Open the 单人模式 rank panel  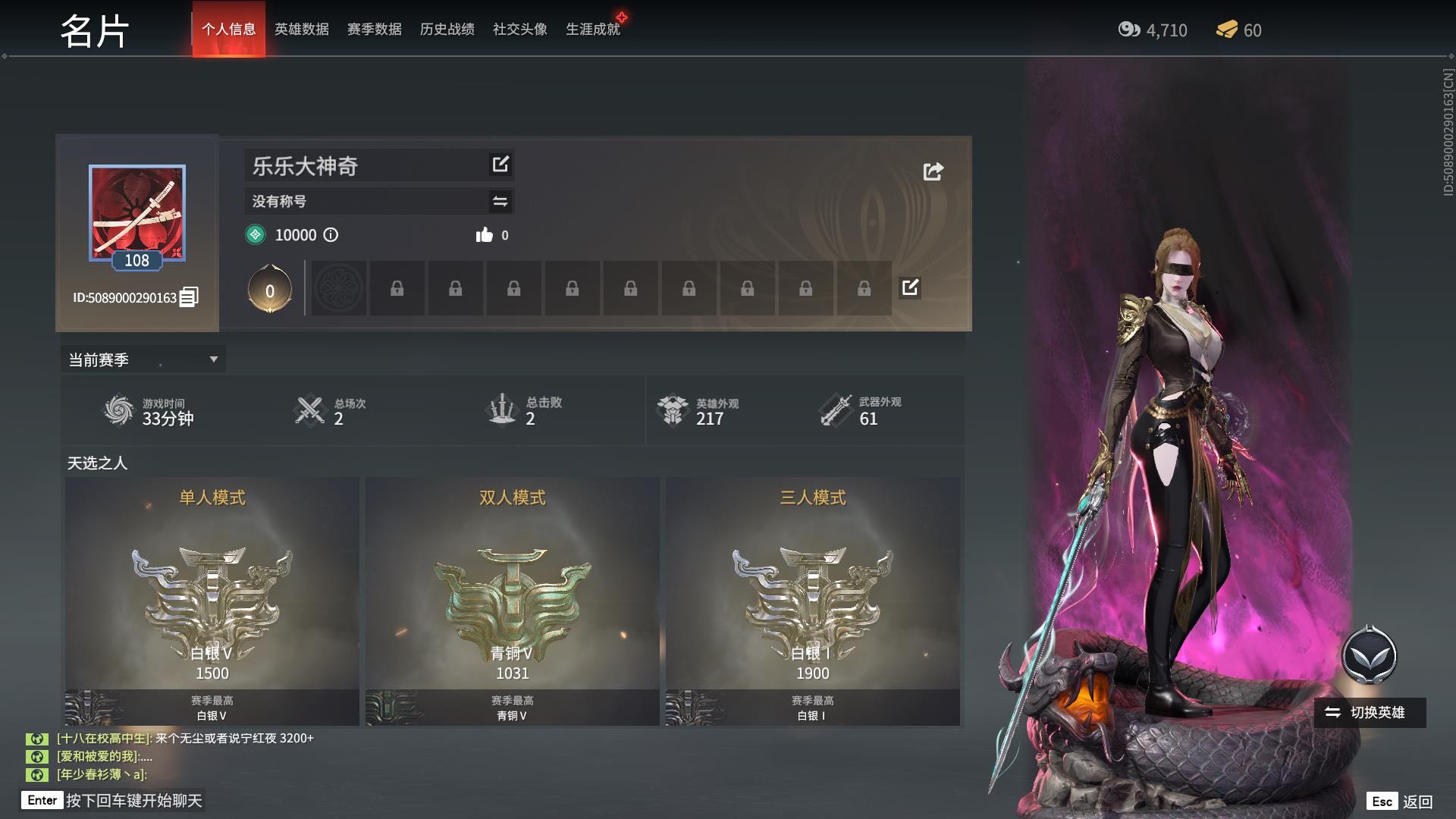tap(212, 601)
